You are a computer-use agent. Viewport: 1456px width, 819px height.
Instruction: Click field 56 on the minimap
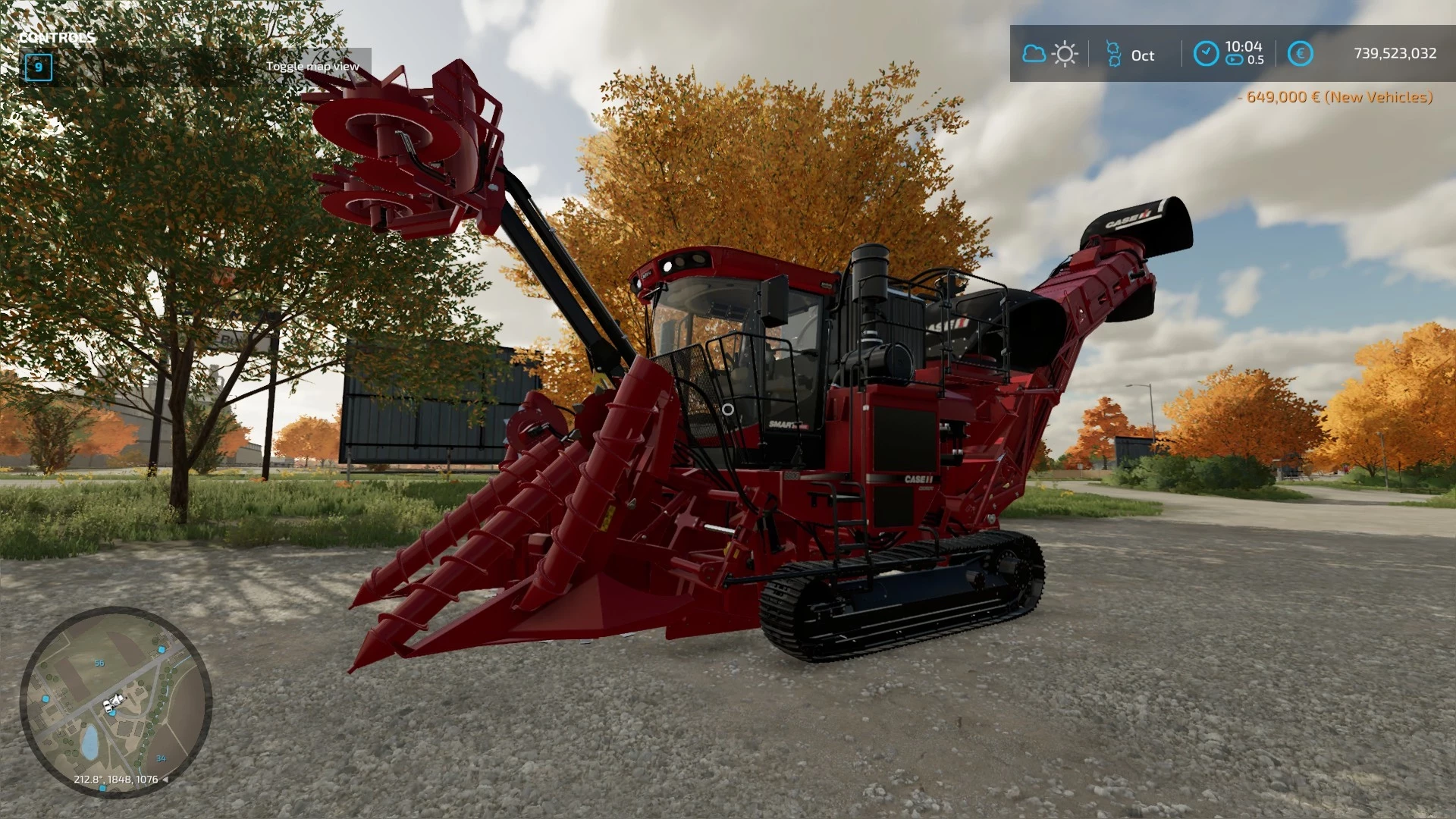[99, 662]
